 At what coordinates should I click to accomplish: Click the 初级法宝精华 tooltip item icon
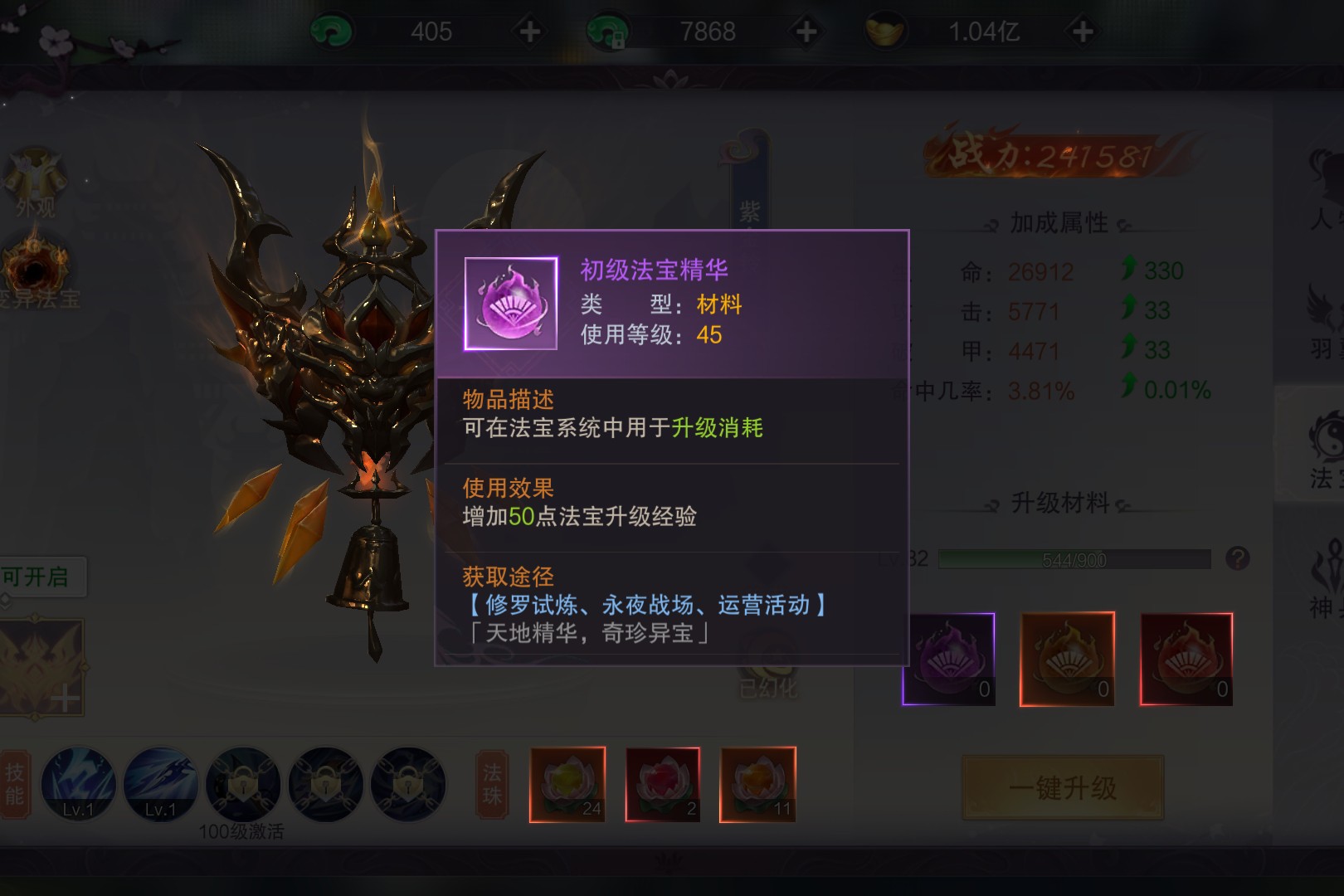click(510, 304)
